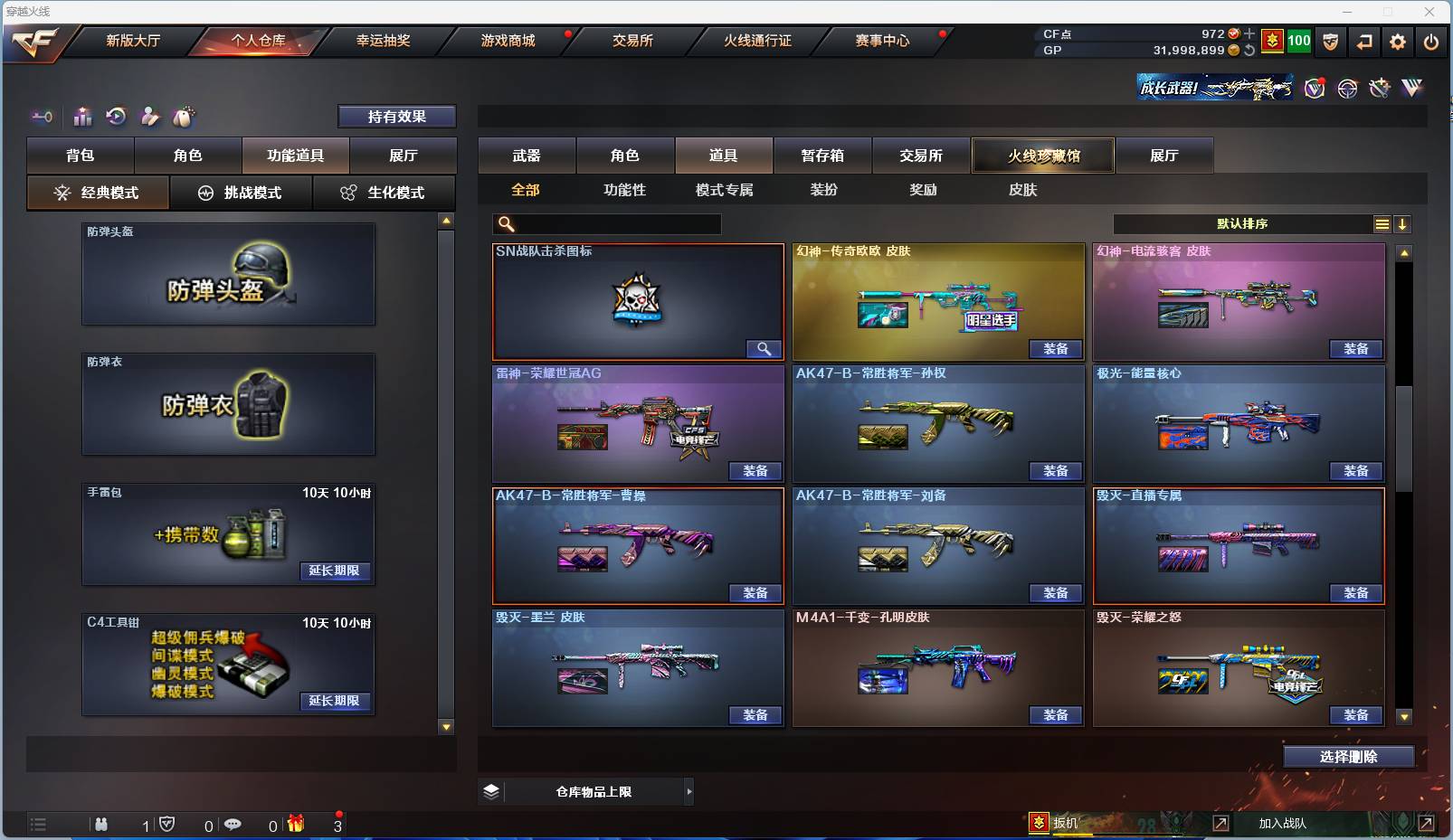The image size is (1453, 840).
Task: Switch to the 火线珍藏馆 tab
Action: point(1043,155)
